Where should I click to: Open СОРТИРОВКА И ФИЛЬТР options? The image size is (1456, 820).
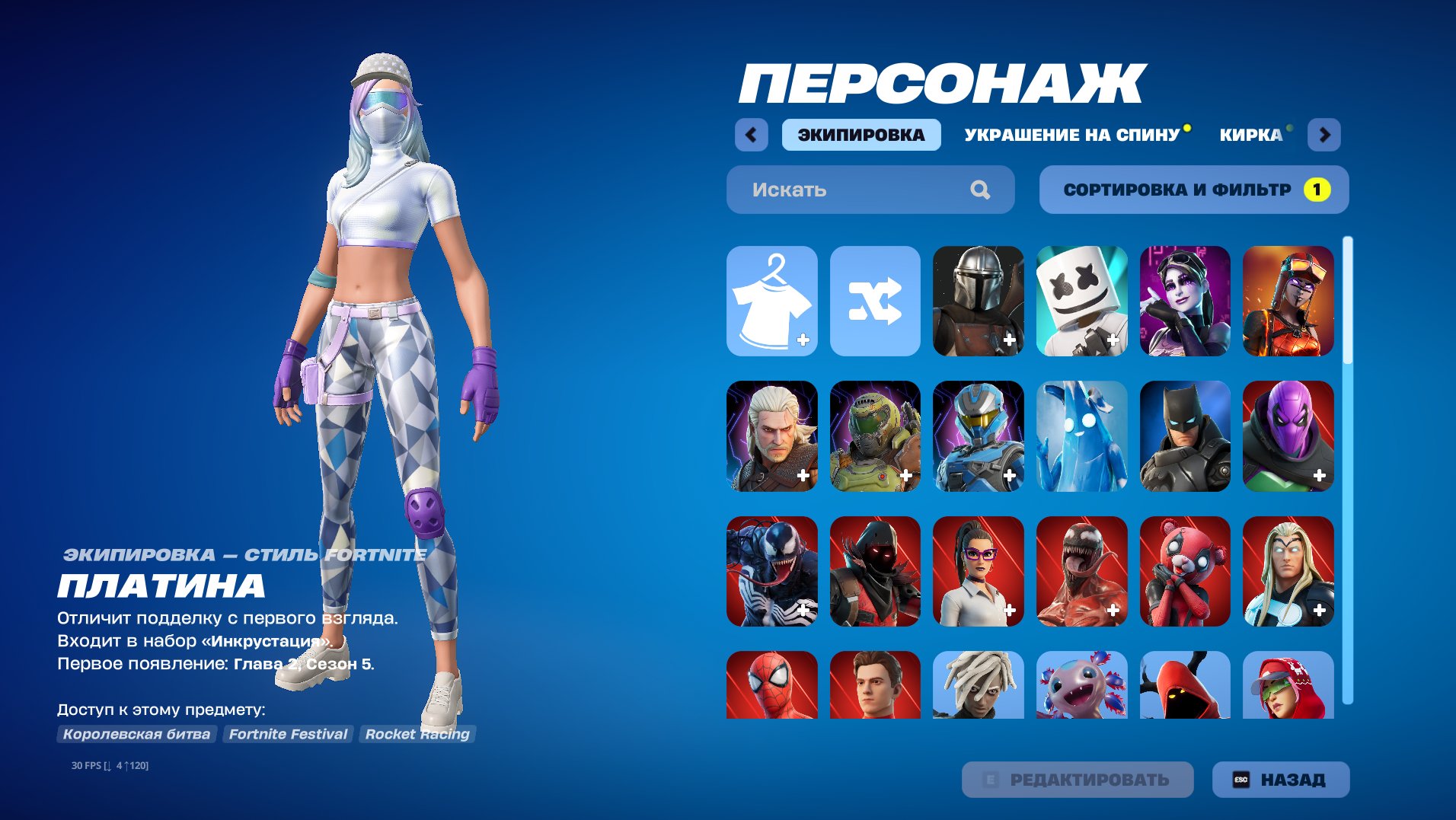tap(1193, 190)
